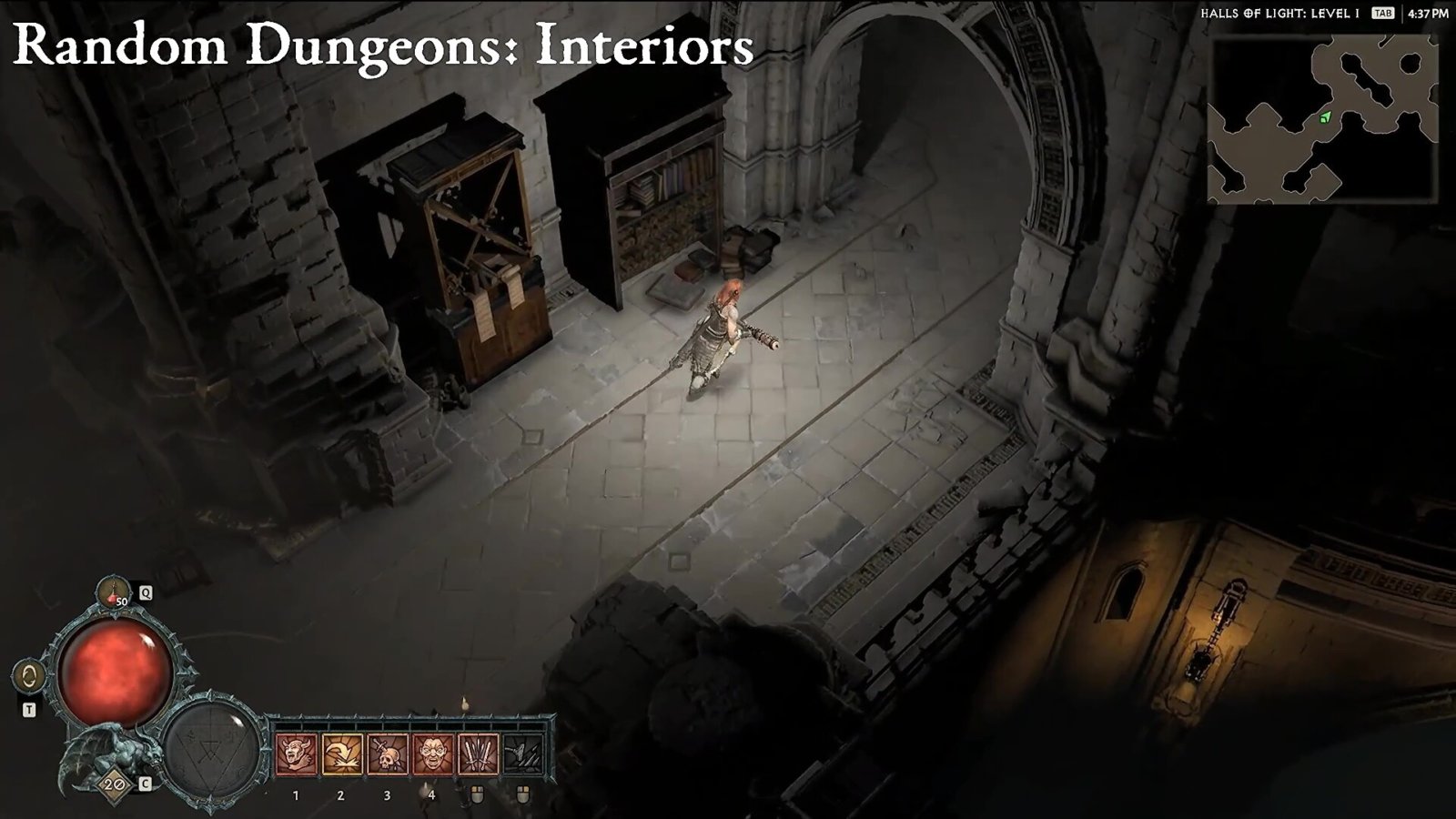Click the left mouse button indicator under the hotbar
Viewport: 1456px width, 819px height.
pyautogui.click(x=477, y=794)
